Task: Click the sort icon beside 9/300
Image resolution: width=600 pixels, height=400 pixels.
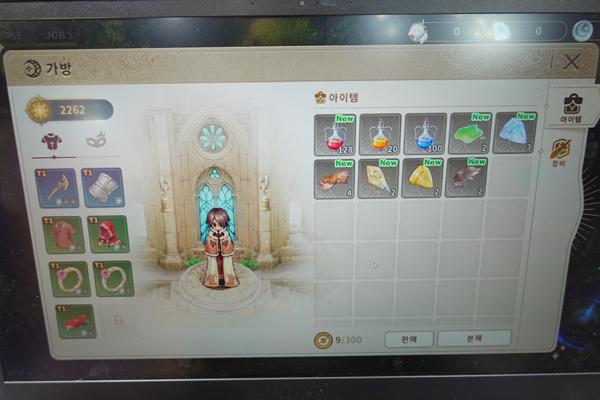Action: click(x=322, y=340)
